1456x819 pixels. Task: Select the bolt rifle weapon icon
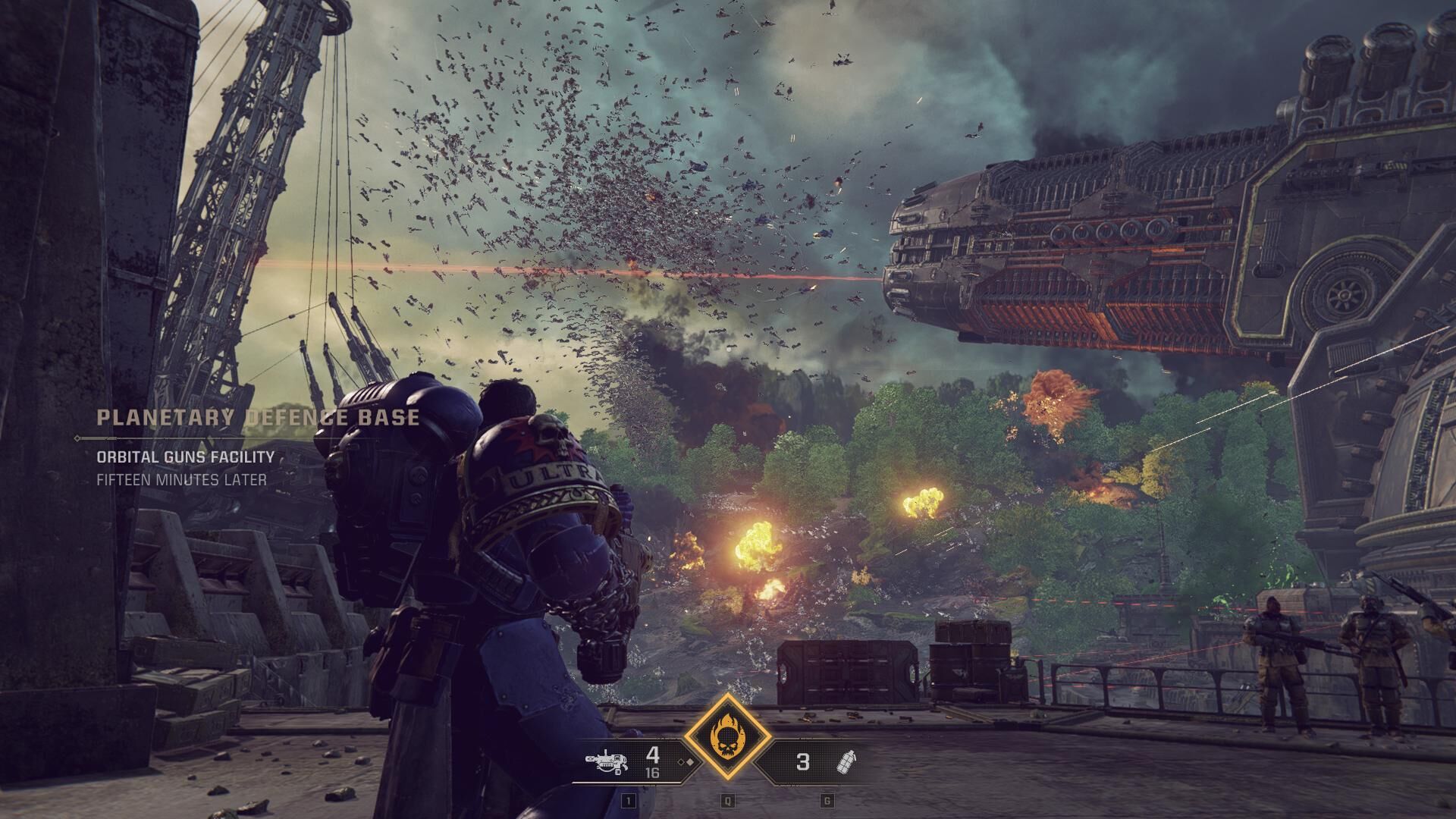click(608, 761)
